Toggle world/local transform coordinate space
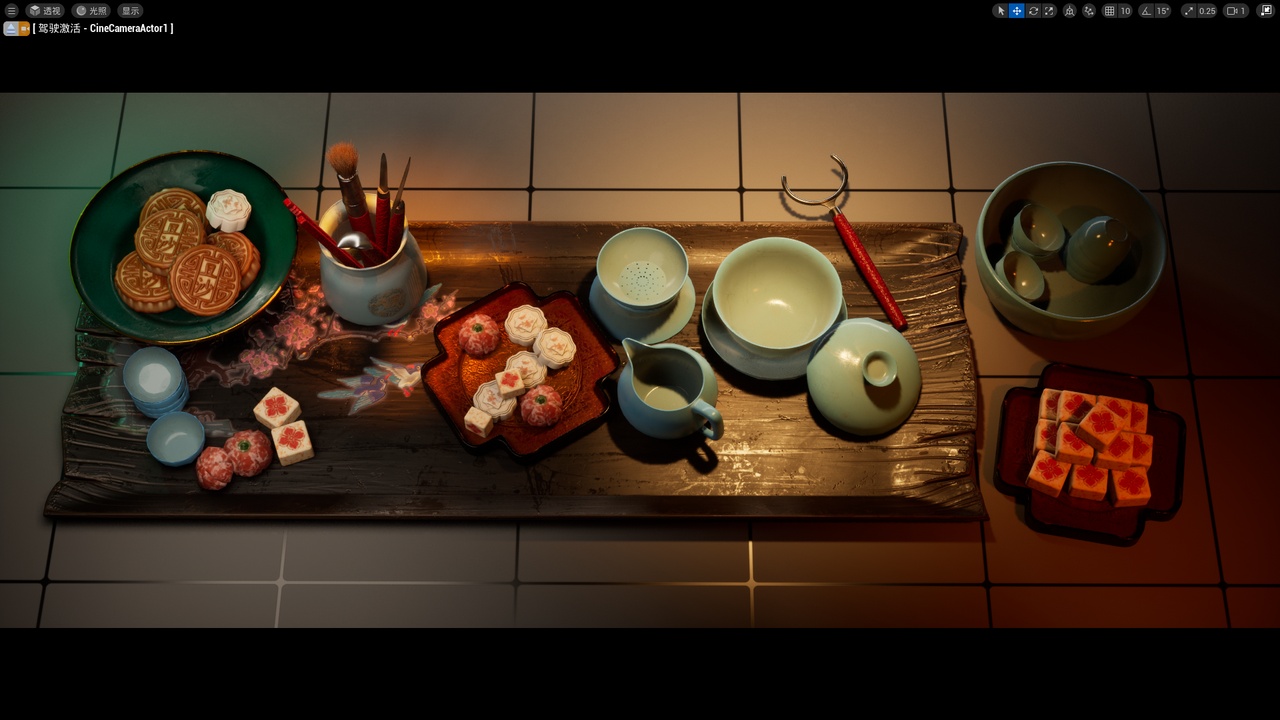The width and height of the screenshot is (1280, 720). 1069,10
